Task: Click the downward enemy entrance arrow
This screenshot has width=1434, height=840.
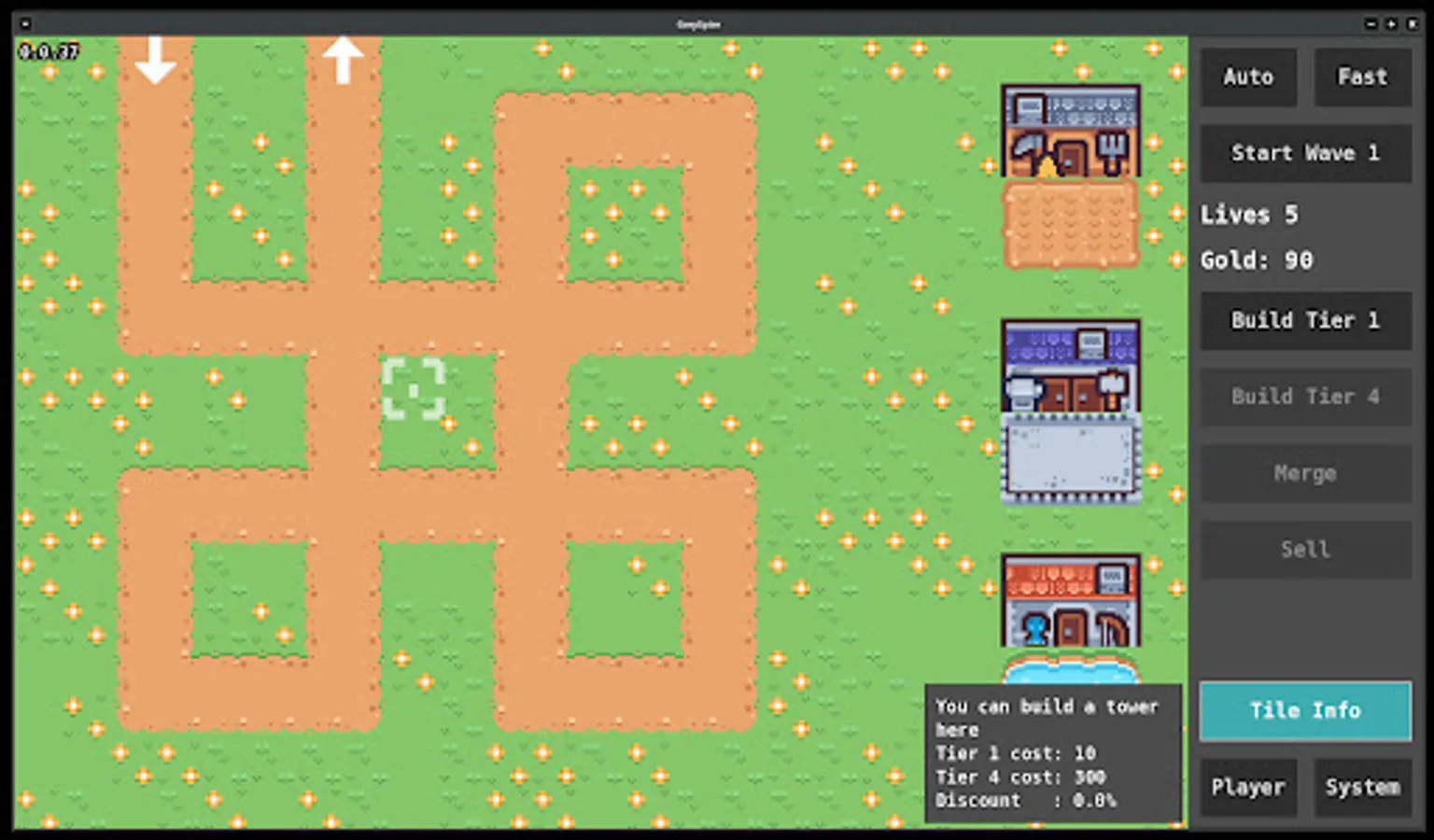Action: pyautogui.click(x=156, y=61)
